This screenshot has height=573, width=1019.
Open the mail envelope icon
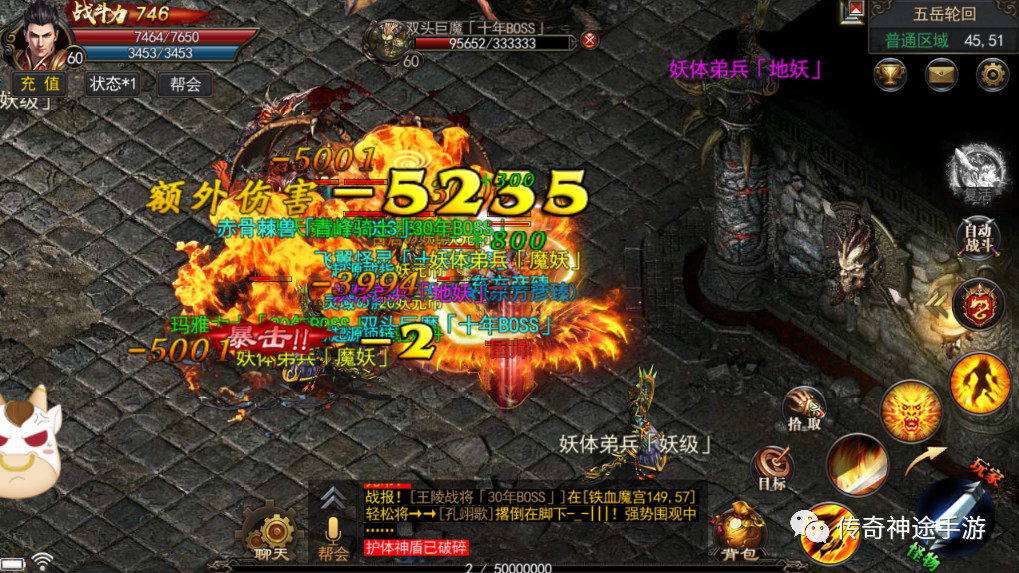tap(941, 74)
